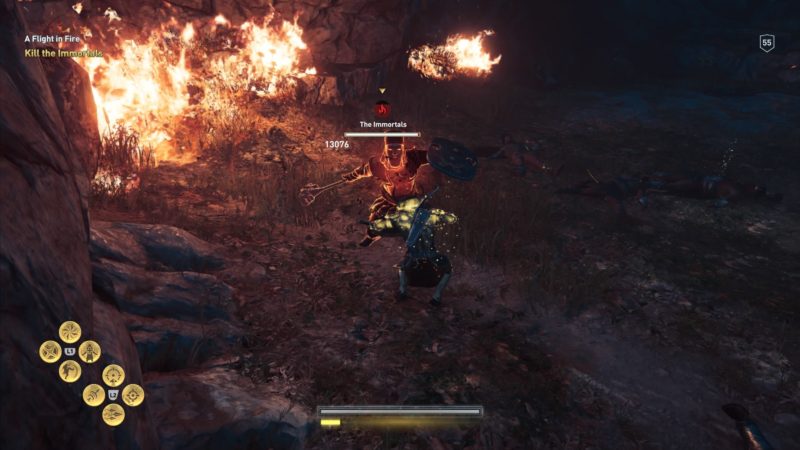
Task: Fire the multiple arrows ranged ability
Action: tap(113, 414)
